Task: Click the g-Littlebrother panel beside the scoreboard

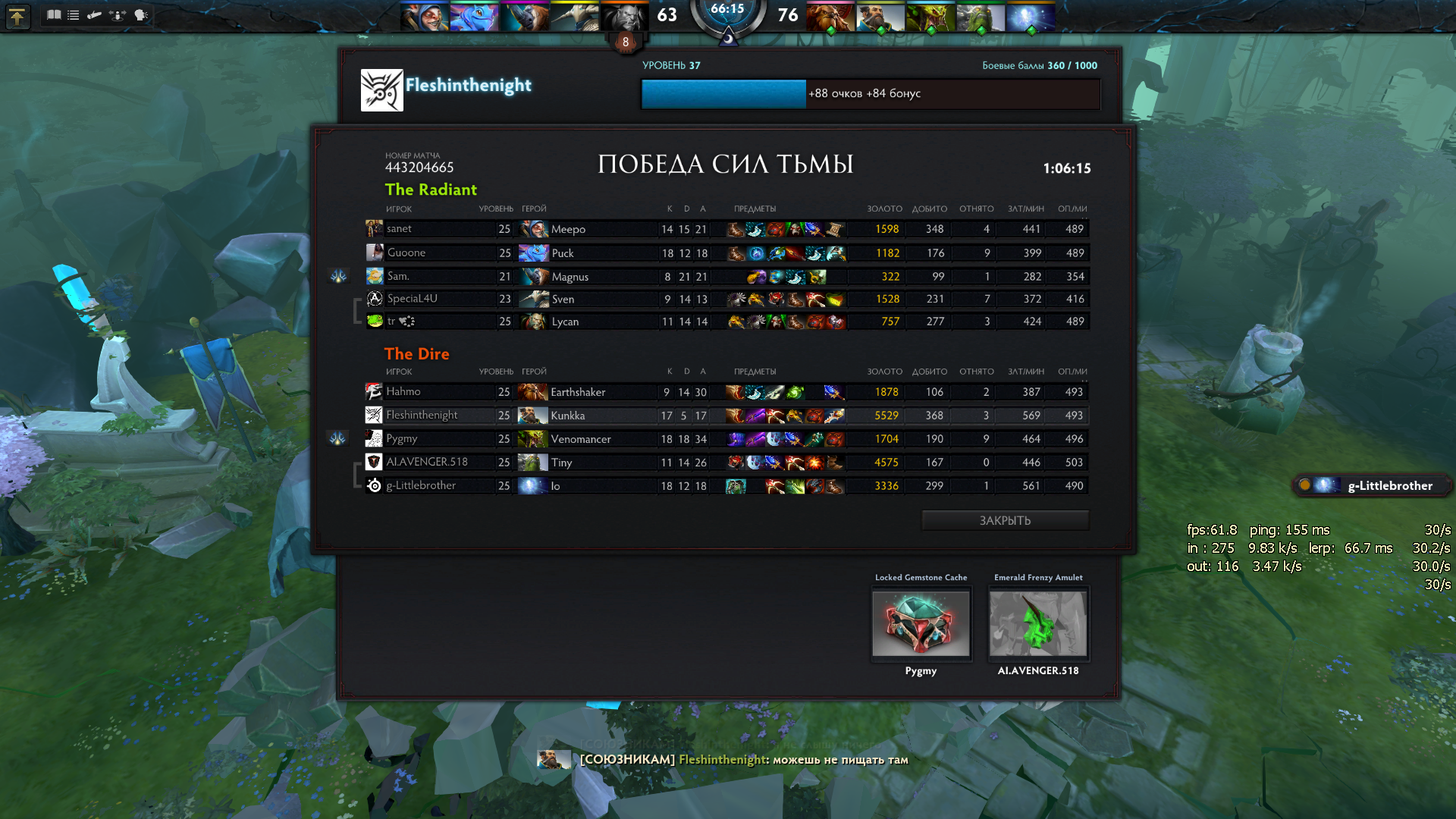Action: [1373, 486]
